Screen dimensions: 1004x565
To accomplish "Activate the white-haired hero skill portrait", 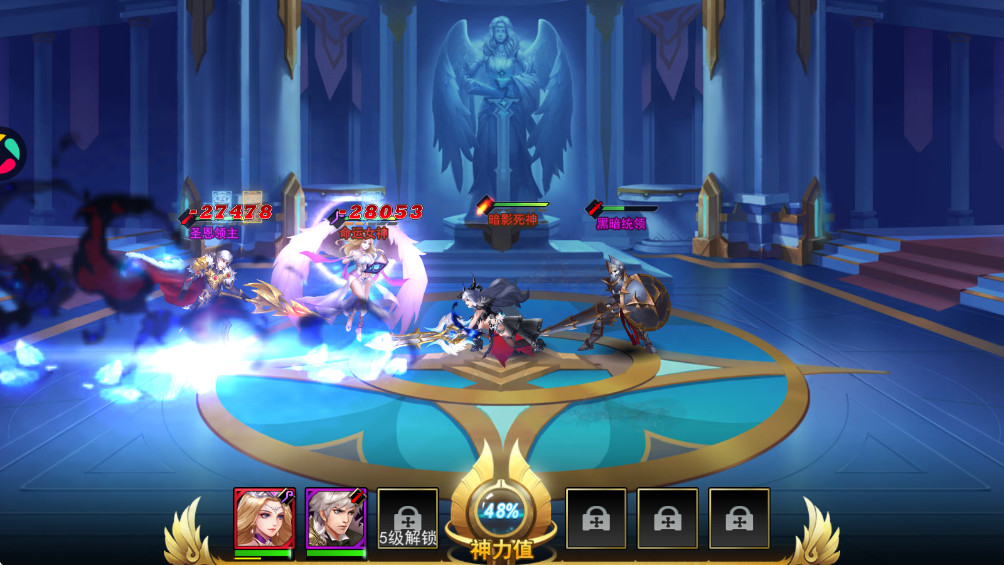I will pyautogui.click(x=335, y=518).
